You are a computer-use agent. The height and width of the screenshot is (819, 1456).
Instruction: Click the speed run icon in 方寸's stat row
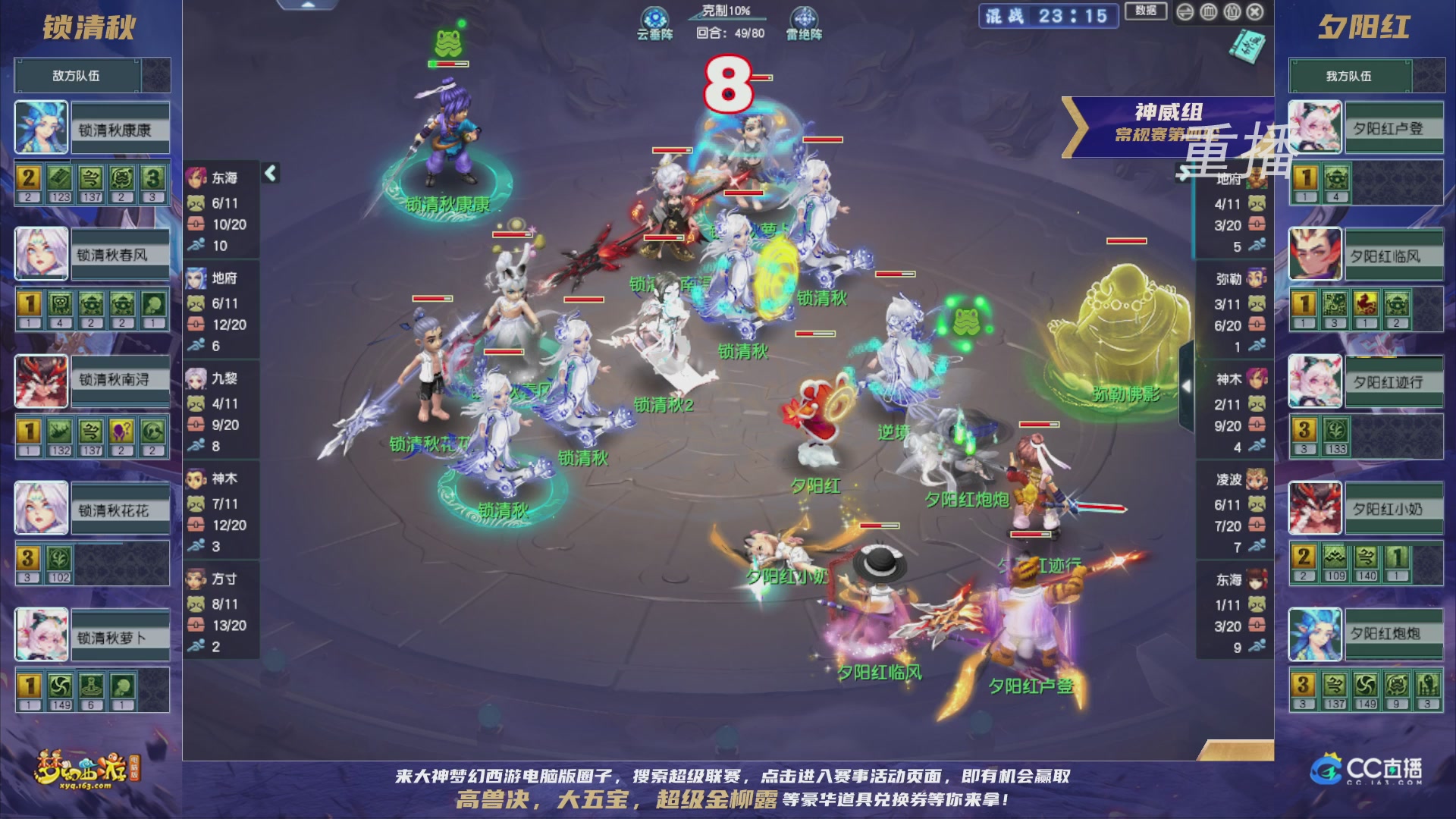point(196,643)
